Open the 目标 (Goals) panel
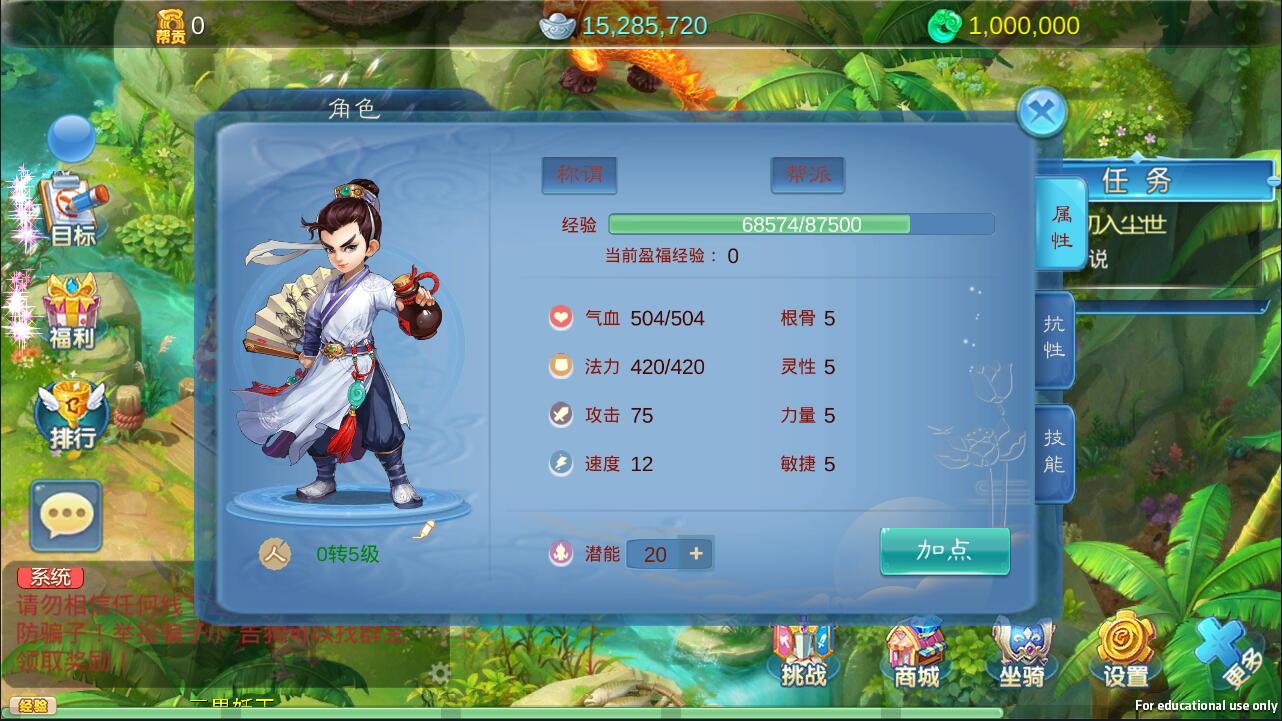The height and width of the screenshot is (721, 1282). pos(70,200)
